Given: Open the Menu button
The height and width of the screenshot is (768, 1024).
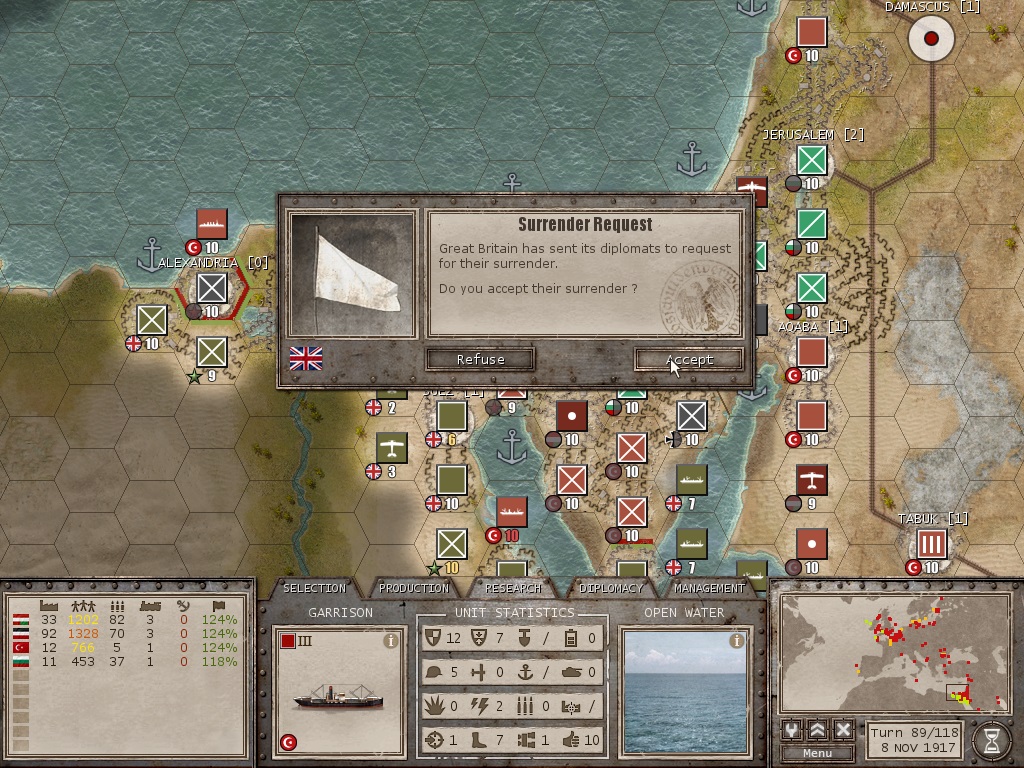Looking at the screenshot, I should (x=817, y=753).
